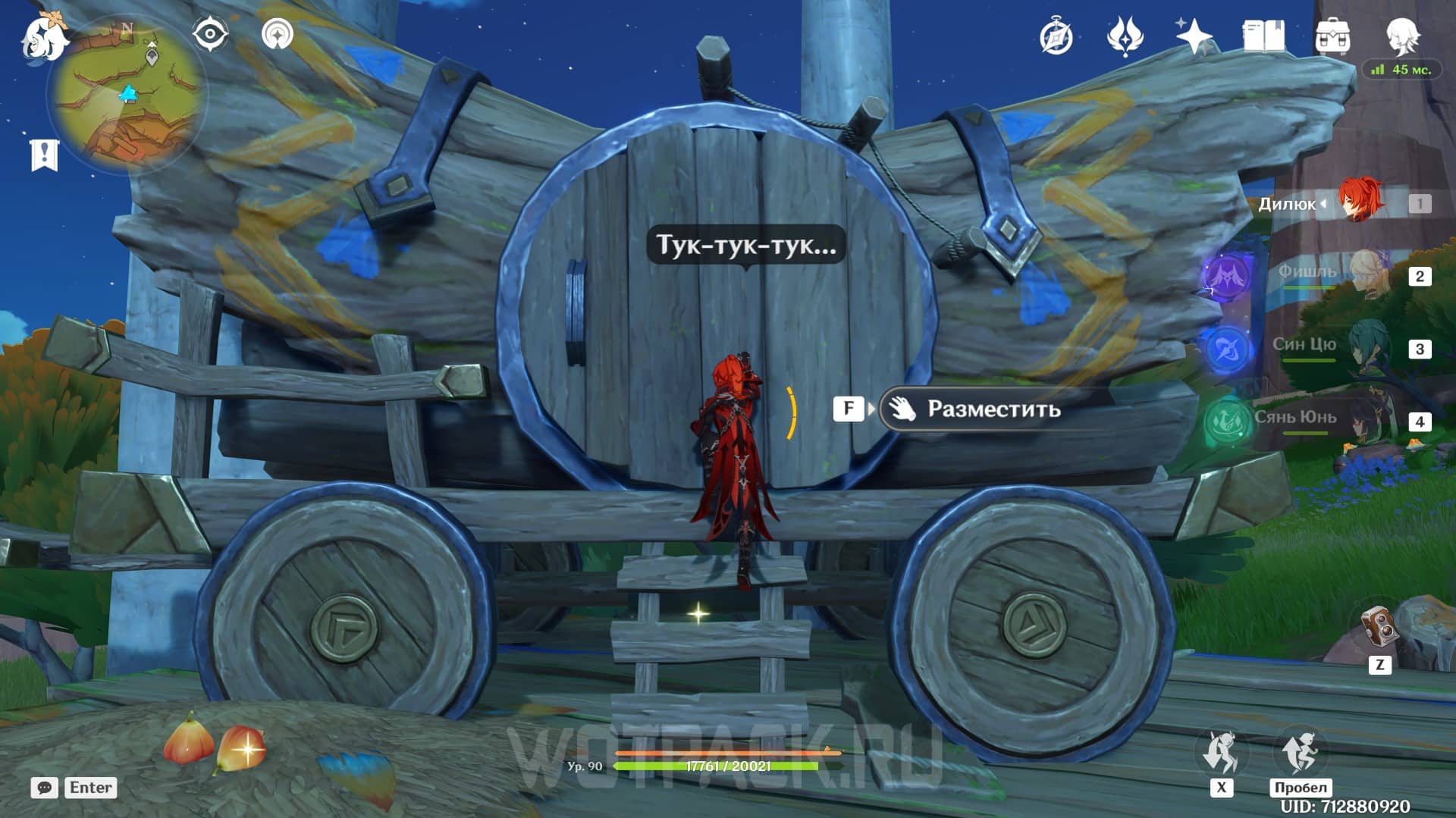1456x818 pixels.
Task: Open the adventurer handbook book icon
Action: pyautogui.click(x=1263, y=36)
